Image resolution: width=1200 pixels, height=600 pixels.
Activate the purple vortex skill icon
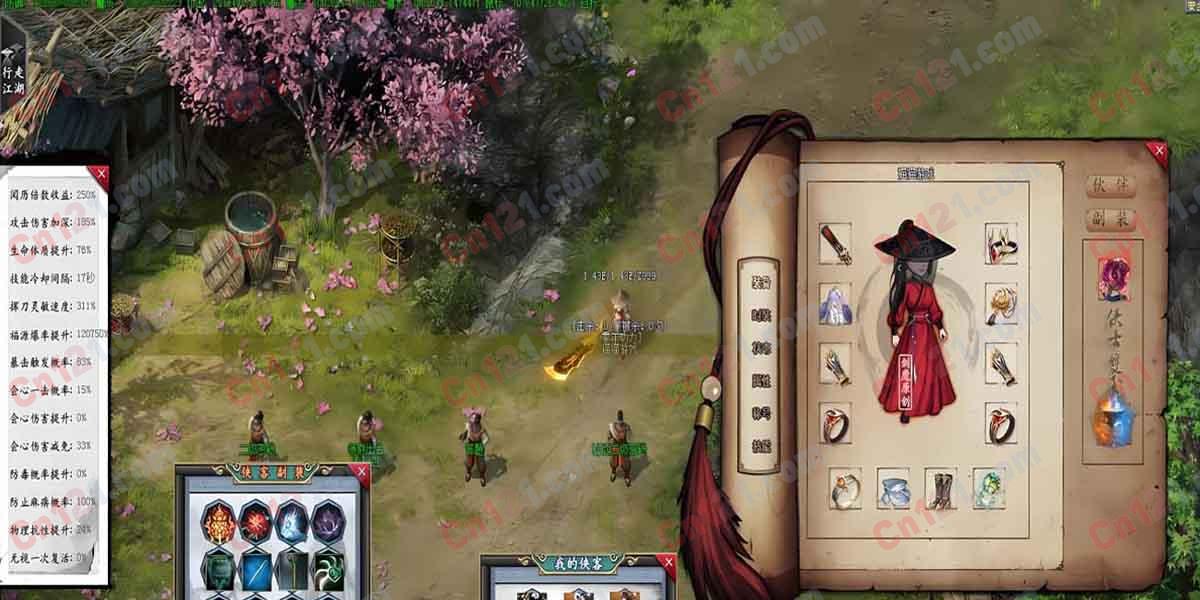[x=328, y=522]
